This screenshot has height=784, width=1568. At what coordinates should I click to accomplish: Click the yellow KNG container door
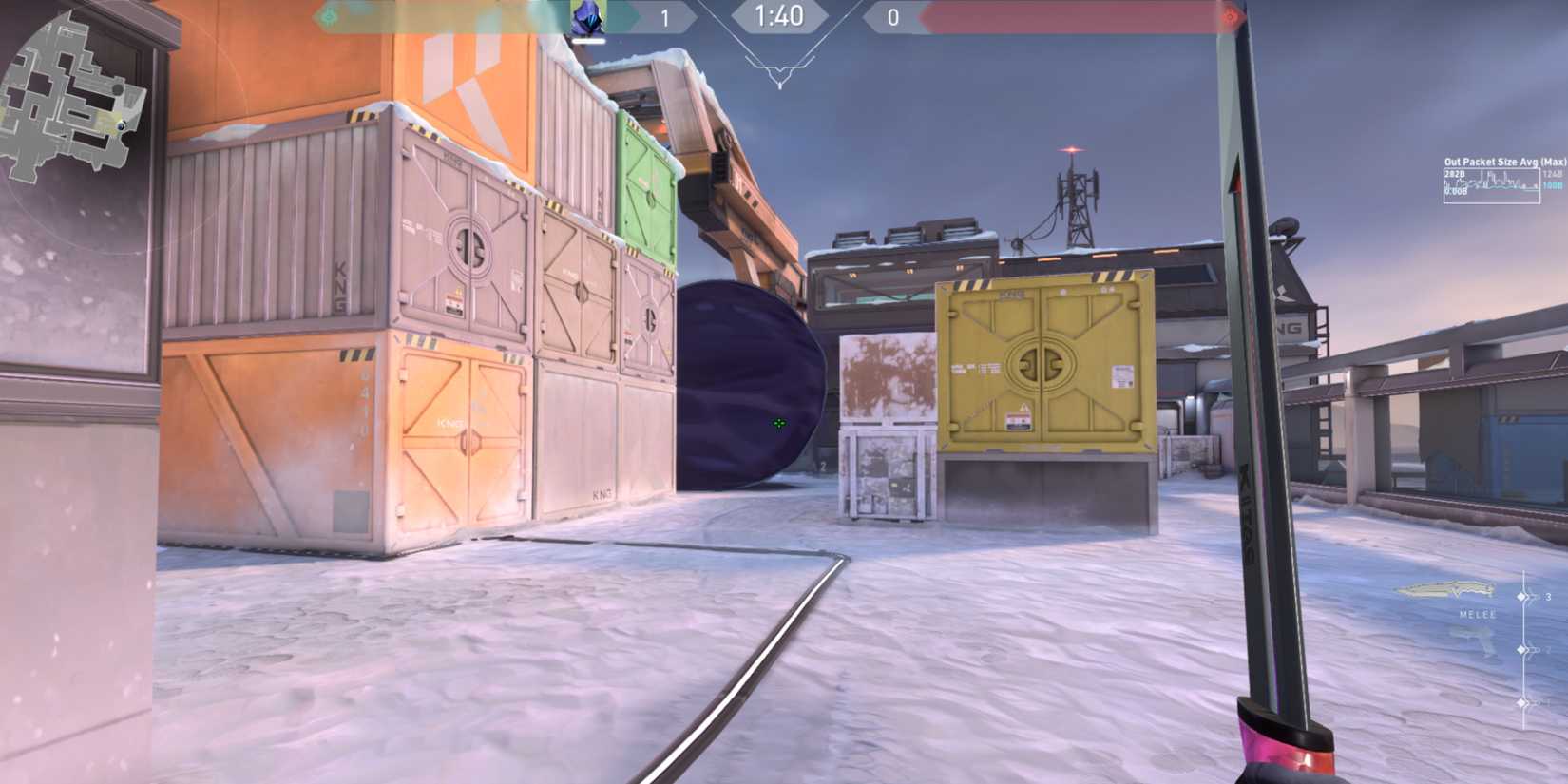pyautogui.click(x=1042, y=366)
